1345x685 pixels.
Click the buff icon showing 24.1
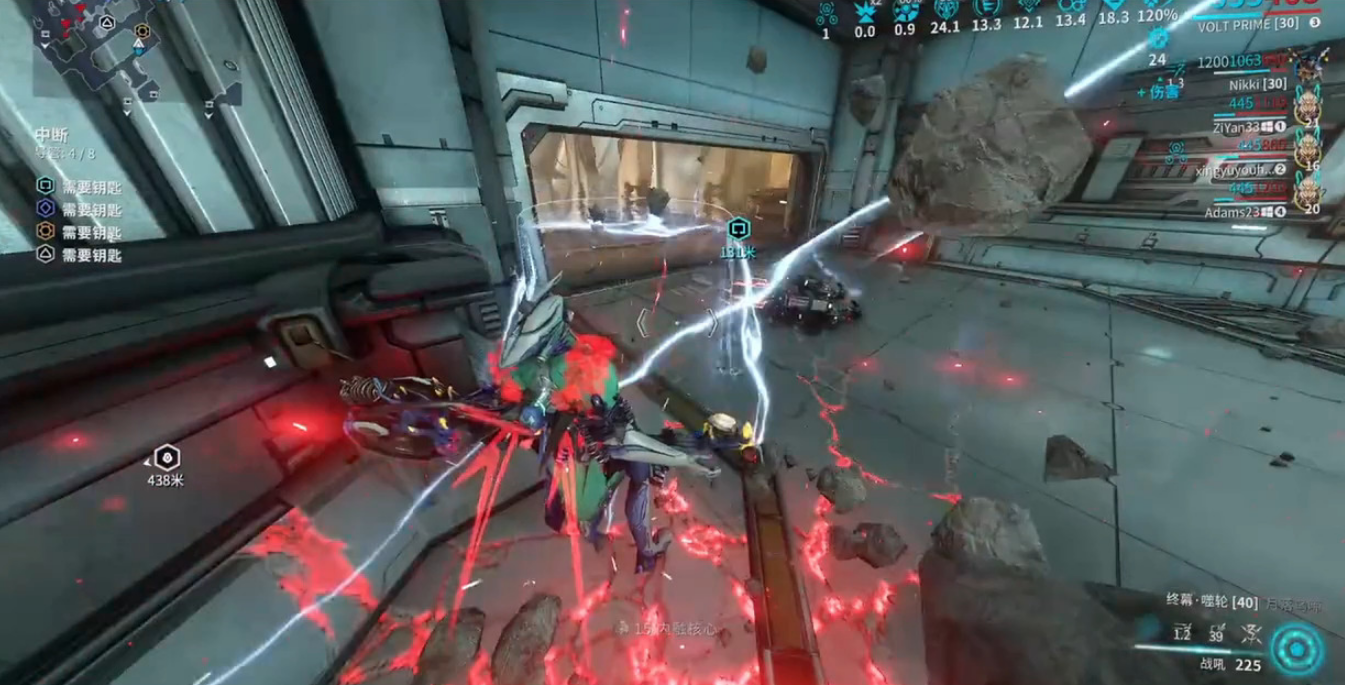tap(944, 10)
